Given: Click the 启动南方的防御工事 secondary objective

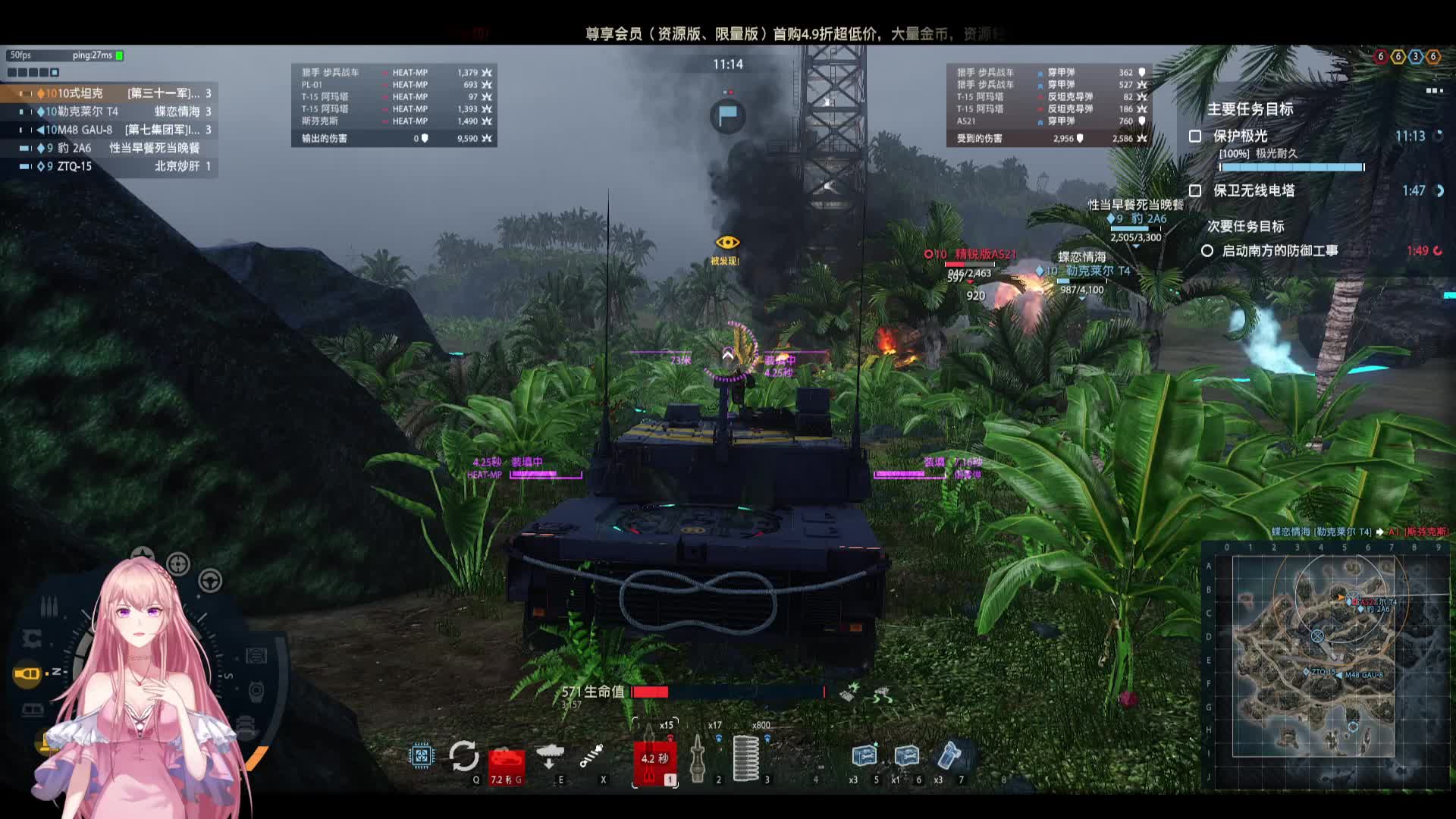Looking at the screenshot, I should pyautogui.click(x=1279, y=251).
